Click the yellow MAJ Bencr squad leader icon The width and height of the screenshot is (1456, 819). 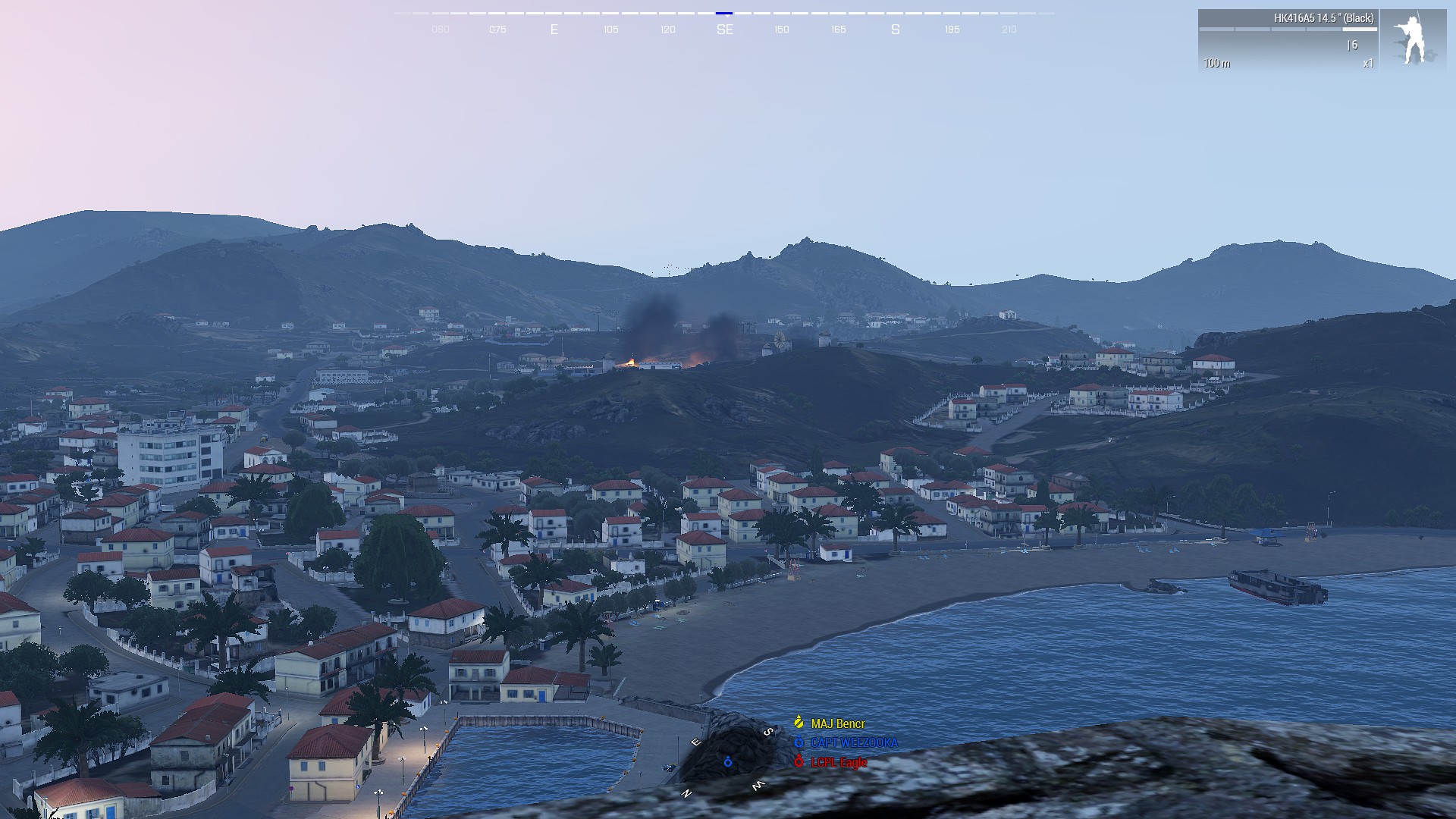799,722
